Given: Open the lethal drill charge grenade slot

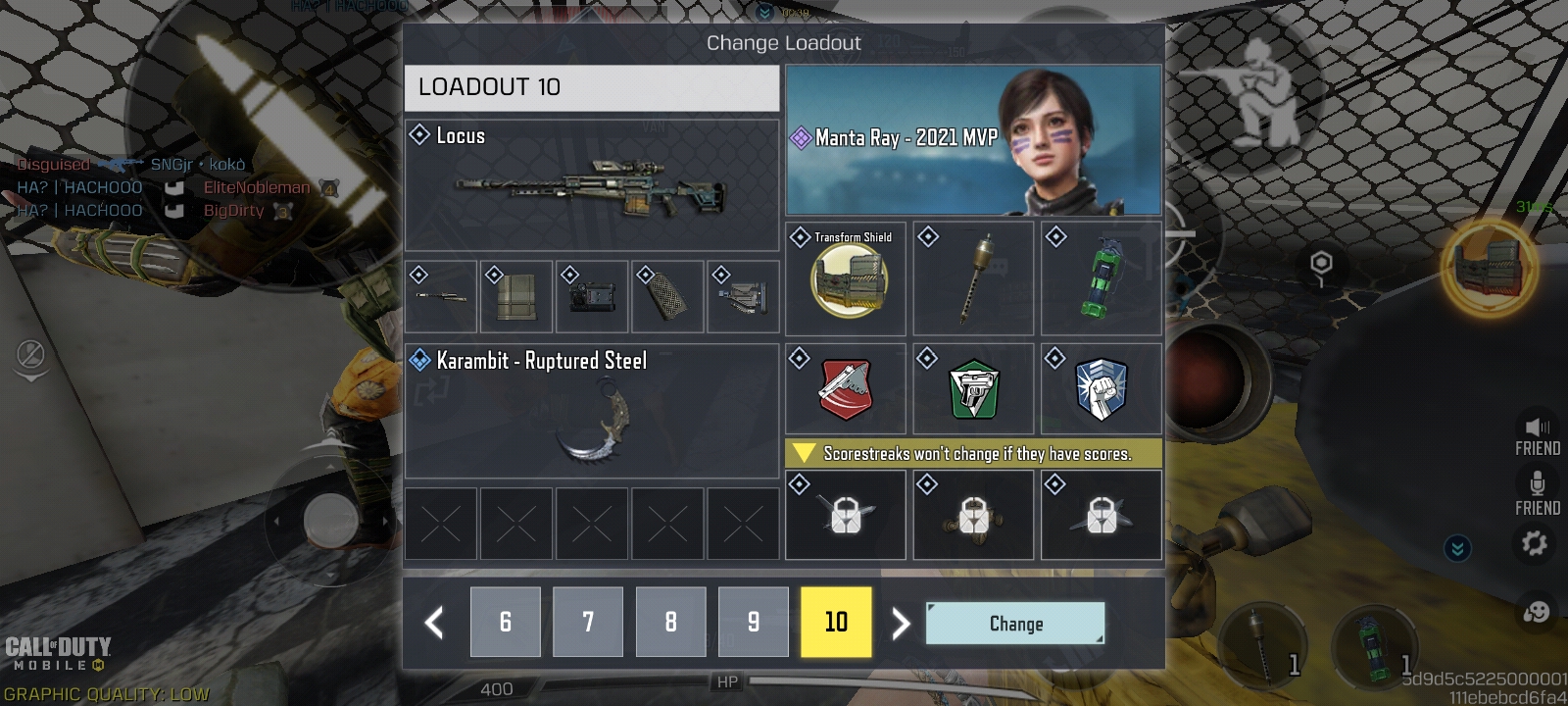Looking at the screenshot, I should [x=973, y=277].
